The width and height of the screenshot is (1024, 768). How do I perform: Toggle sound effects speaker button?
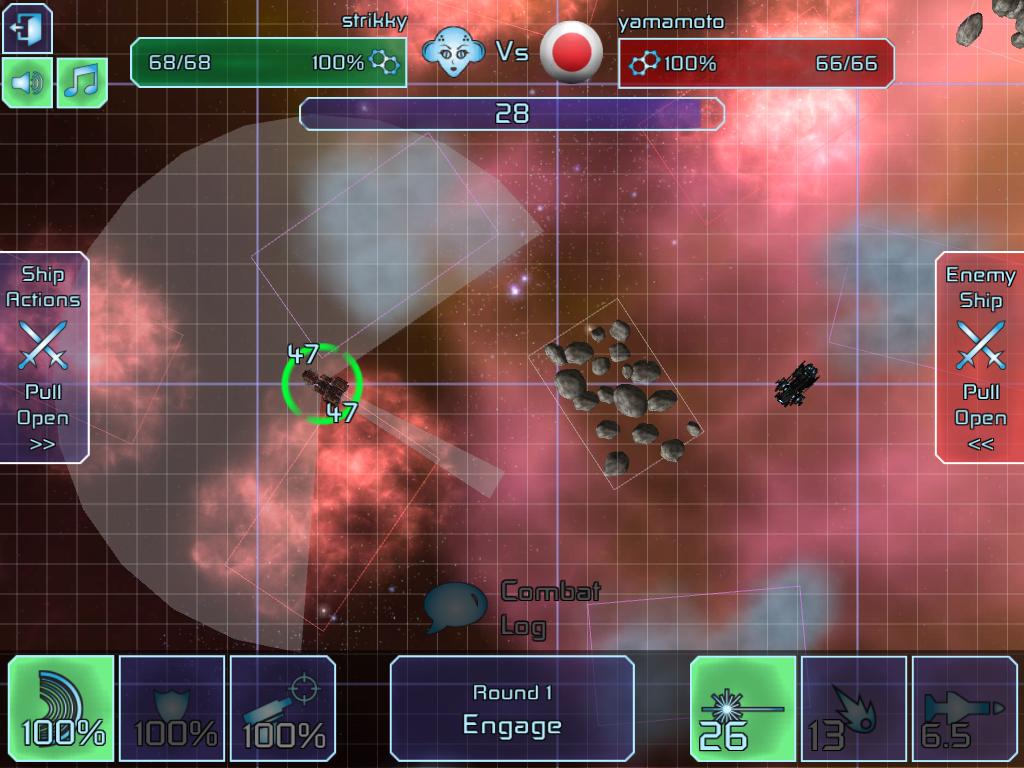(x=27, y=83)
